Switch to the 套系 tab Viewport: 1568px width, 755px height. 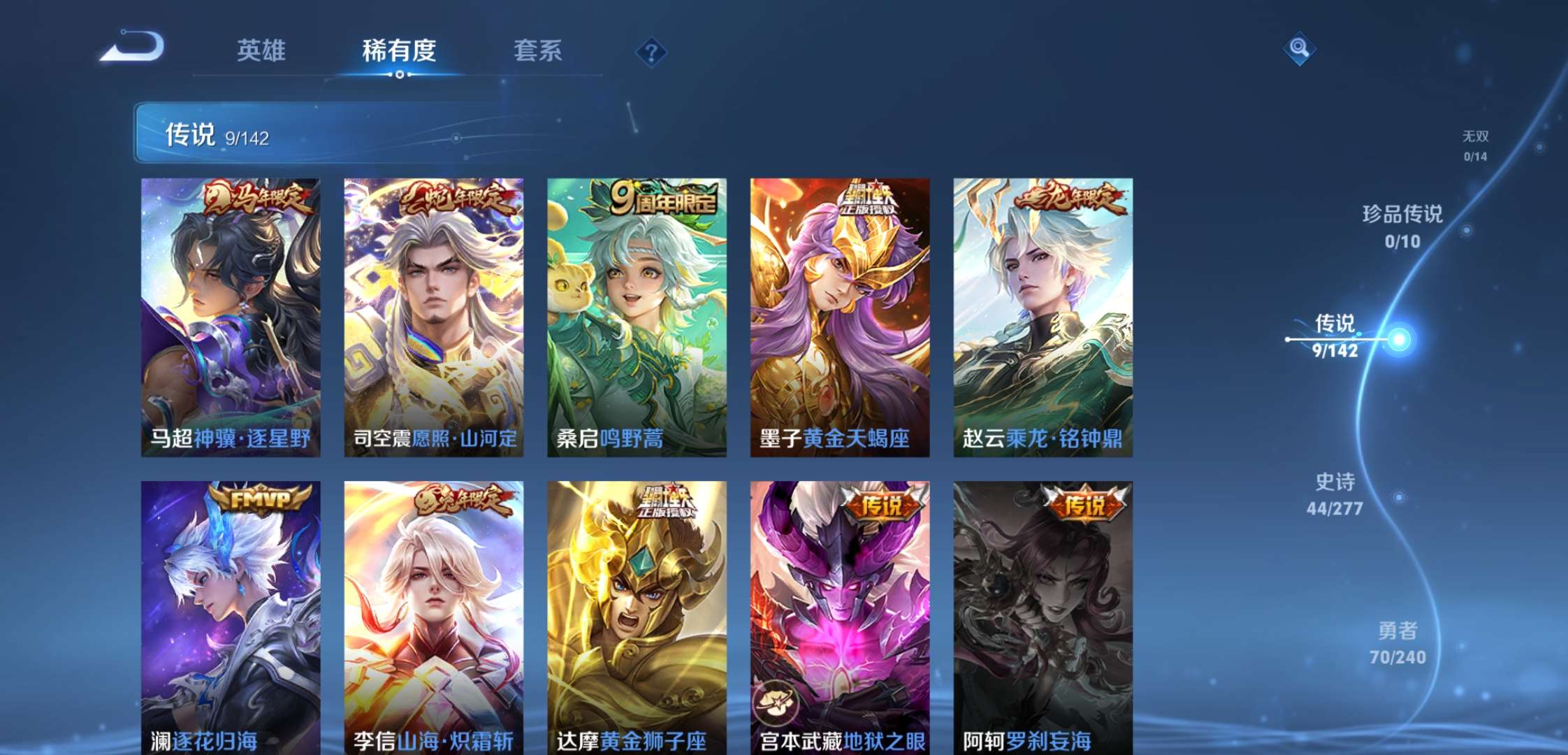click(539, 50)
